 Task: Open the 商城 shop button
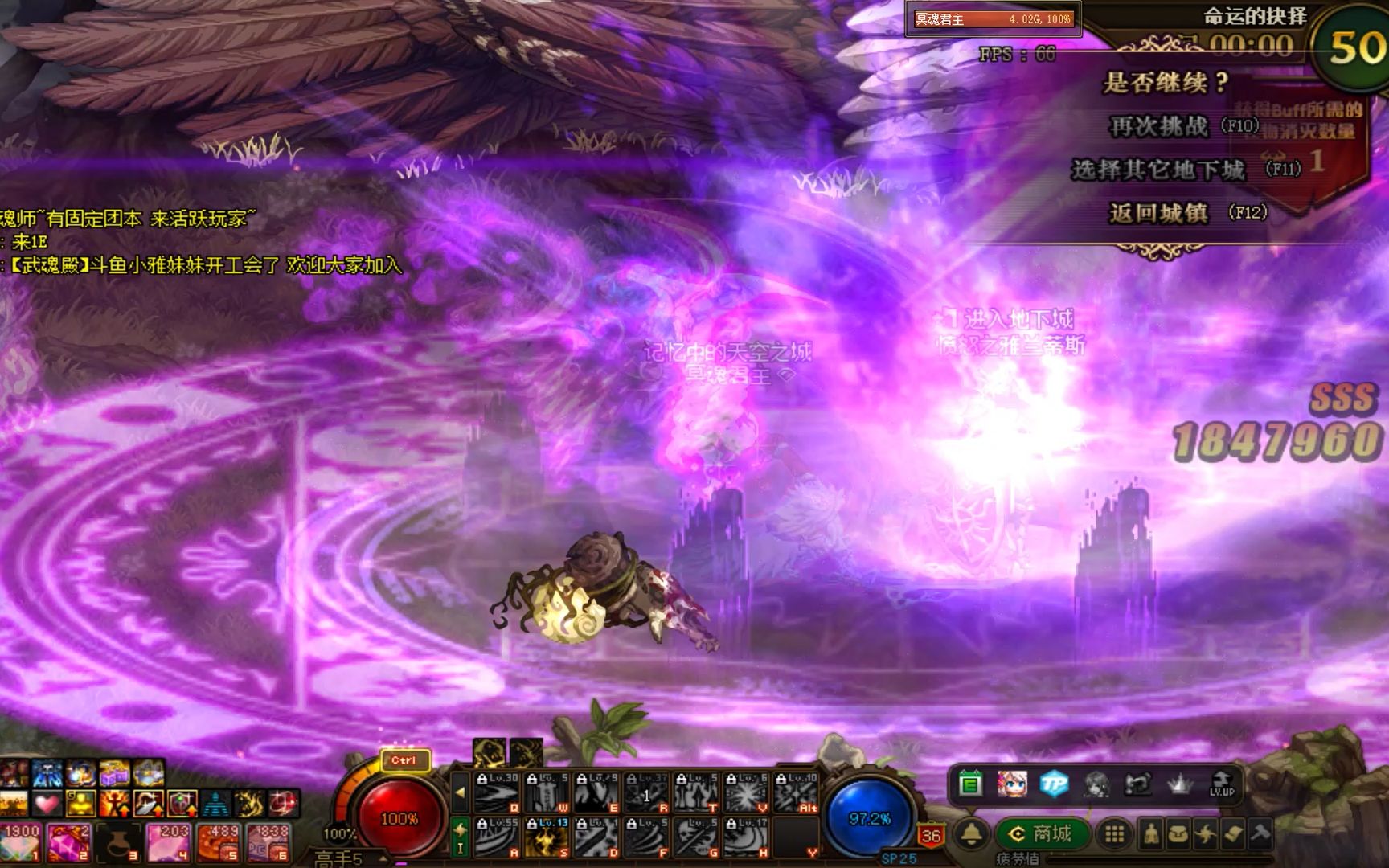tap(1043, 834)
